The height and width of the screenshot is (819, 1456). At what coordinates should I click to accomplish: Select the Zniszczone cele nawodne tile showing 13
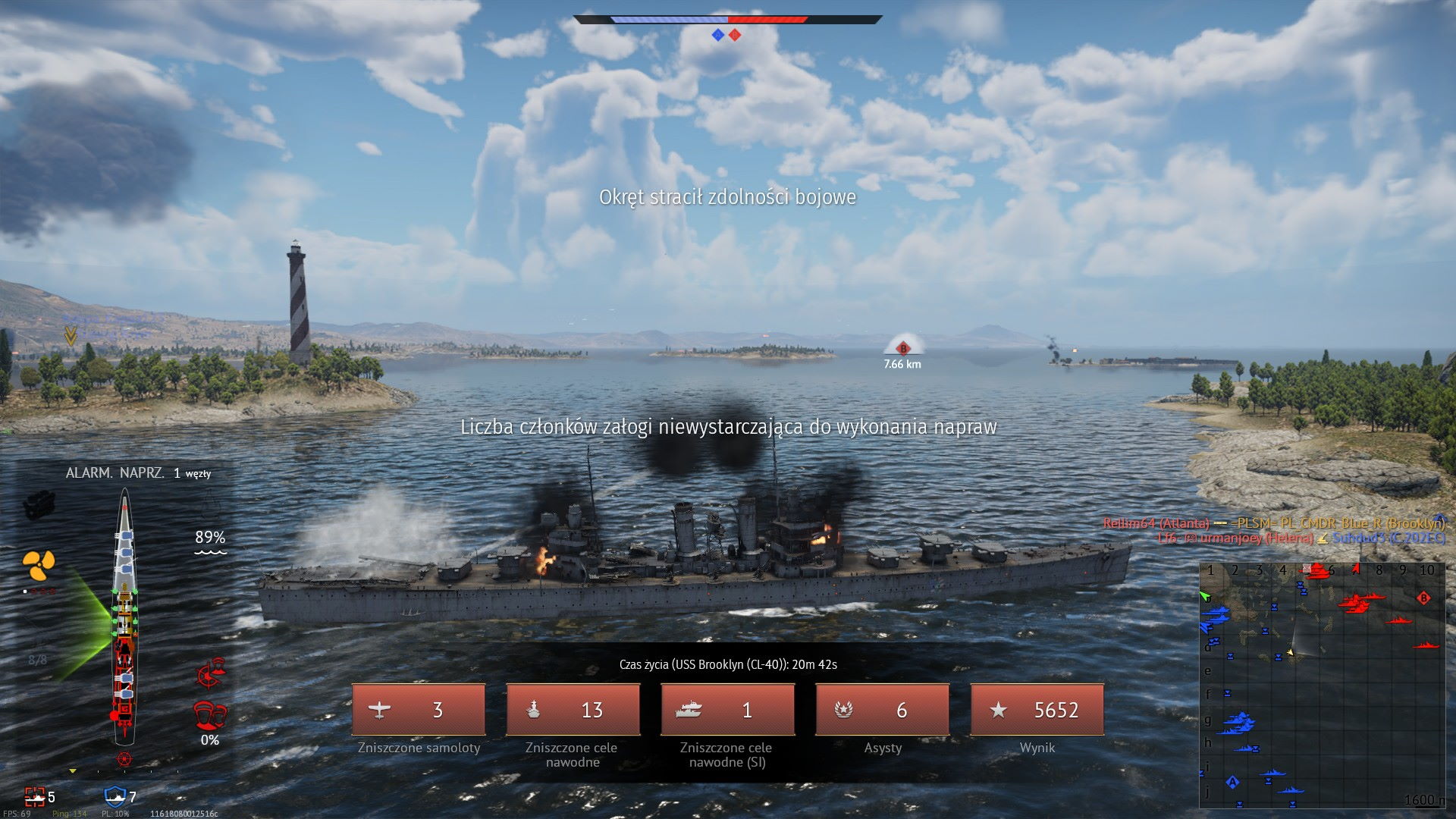coord(573,710)
